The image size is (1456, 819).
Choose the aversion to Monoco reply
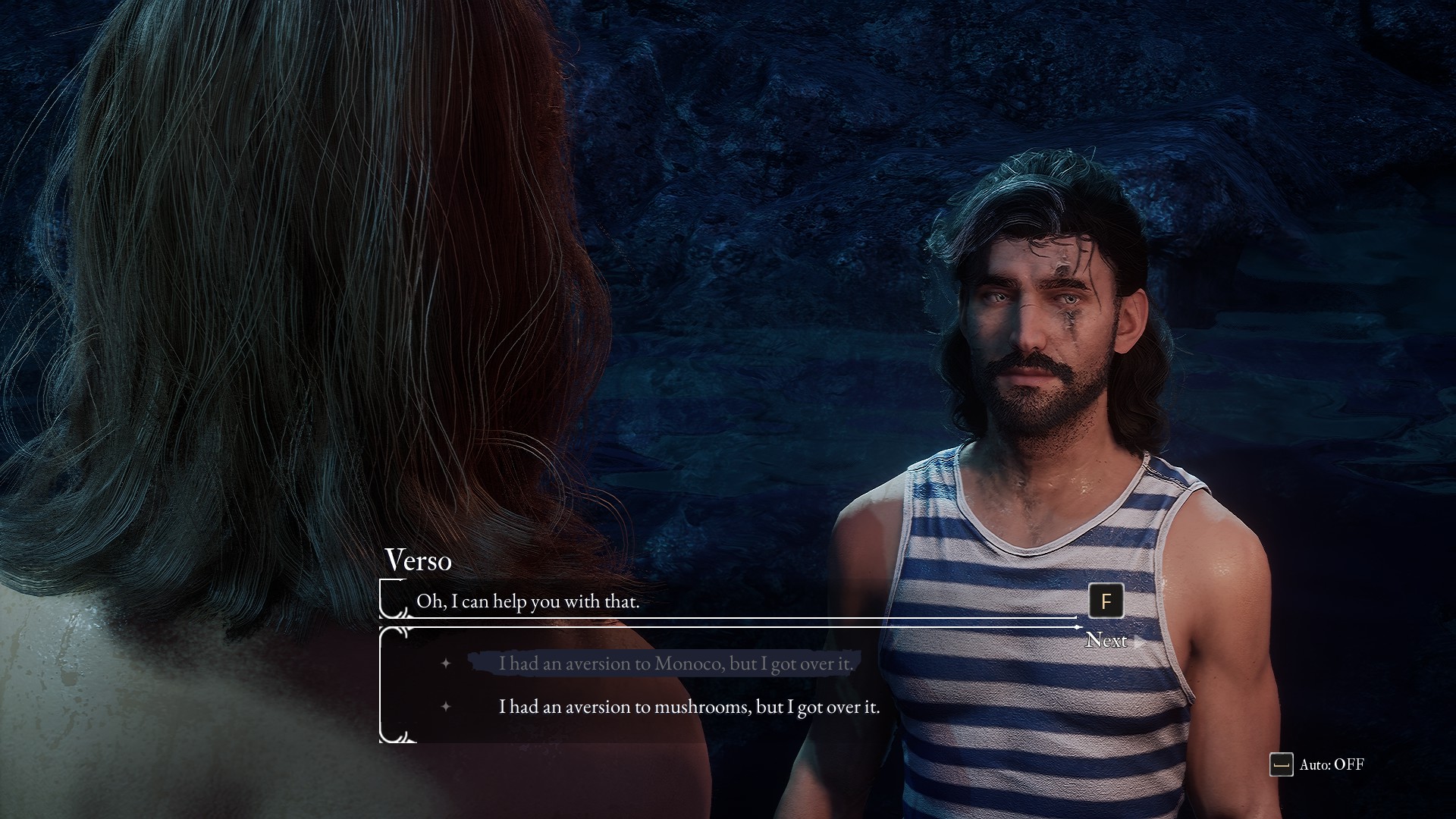[675, 664]
